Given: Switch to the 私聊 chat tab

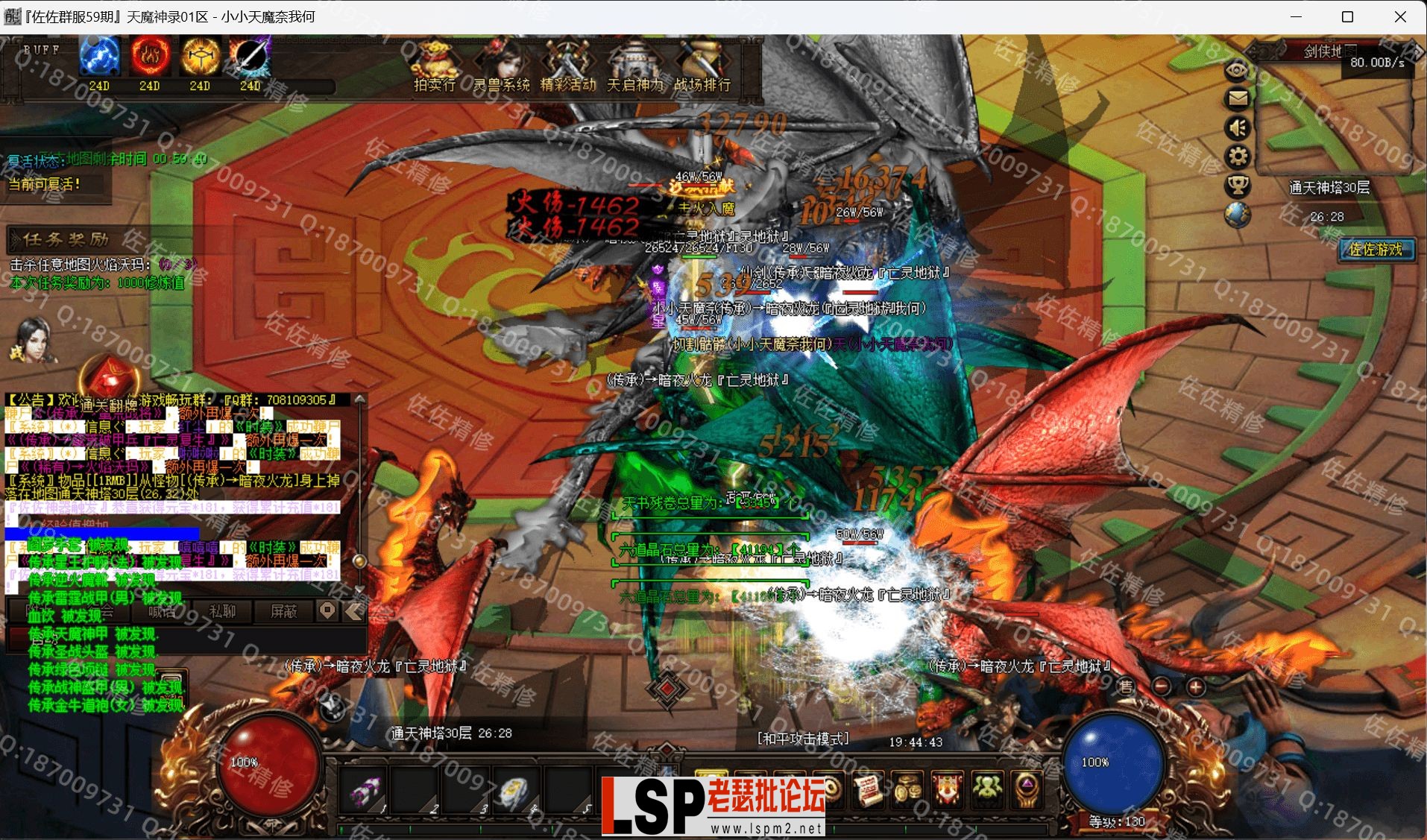Looking at the screenshot, I should (x=224, y=611).
